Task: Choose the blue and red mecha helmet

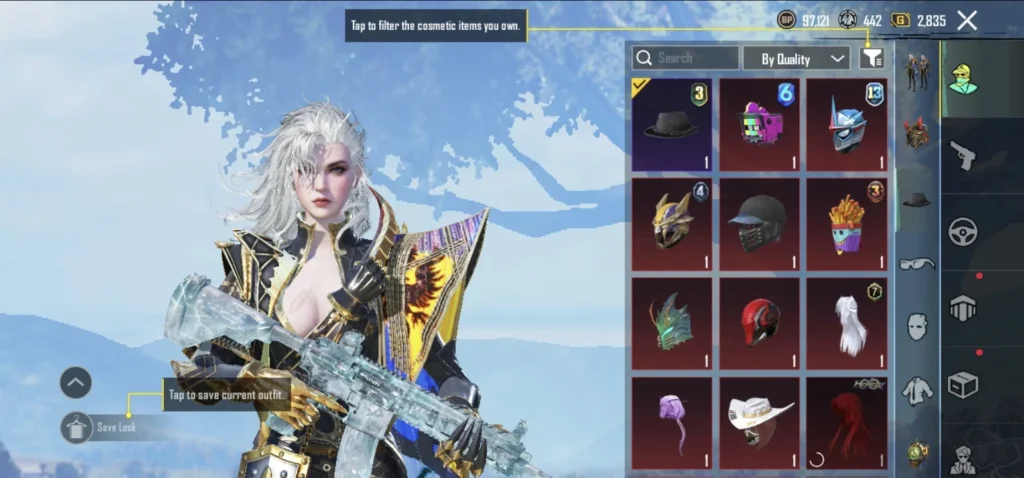Action: click(x=847, y=125)
